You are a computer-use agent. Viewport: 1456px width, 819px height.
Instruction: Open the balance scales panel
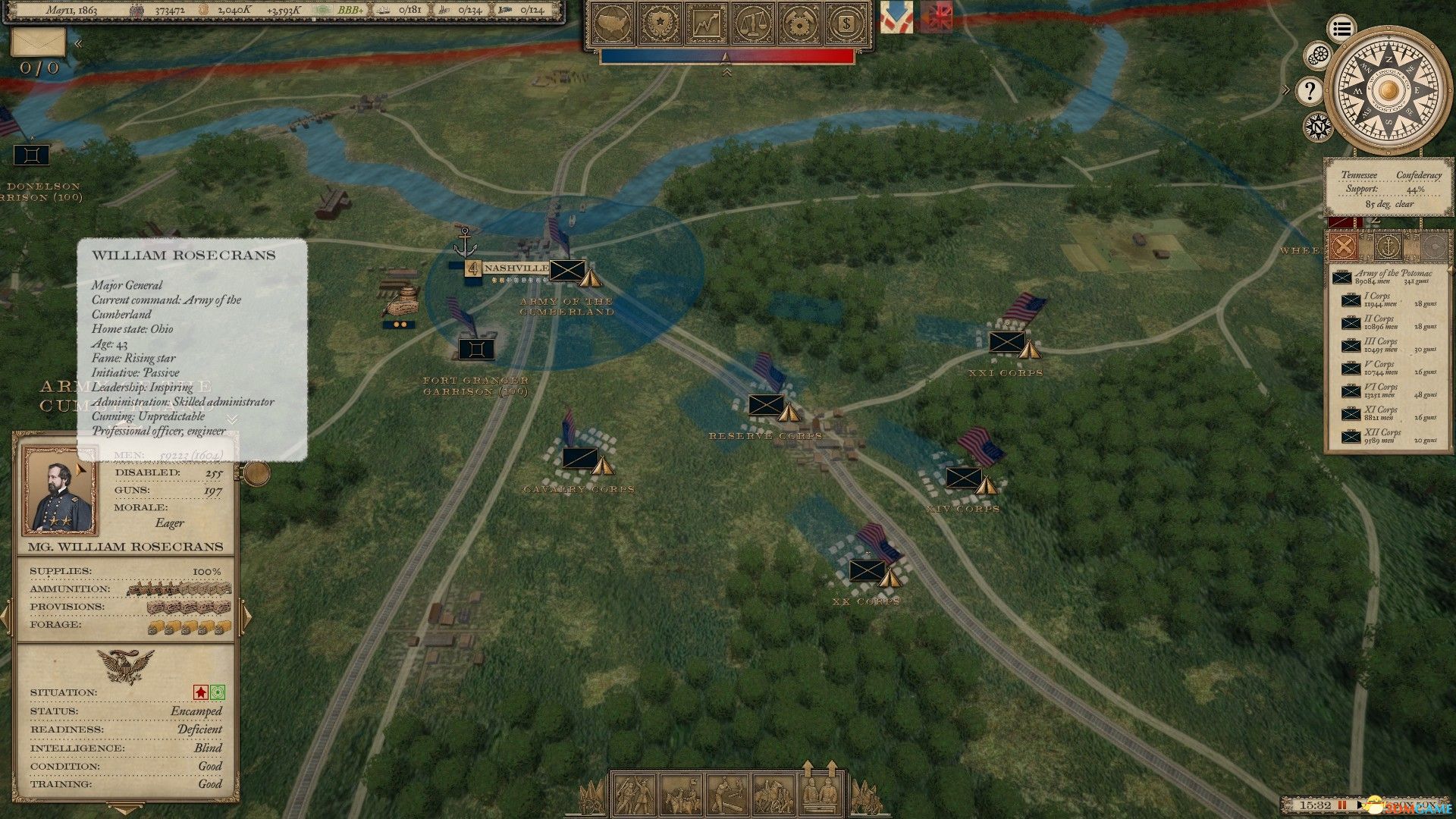753,24
